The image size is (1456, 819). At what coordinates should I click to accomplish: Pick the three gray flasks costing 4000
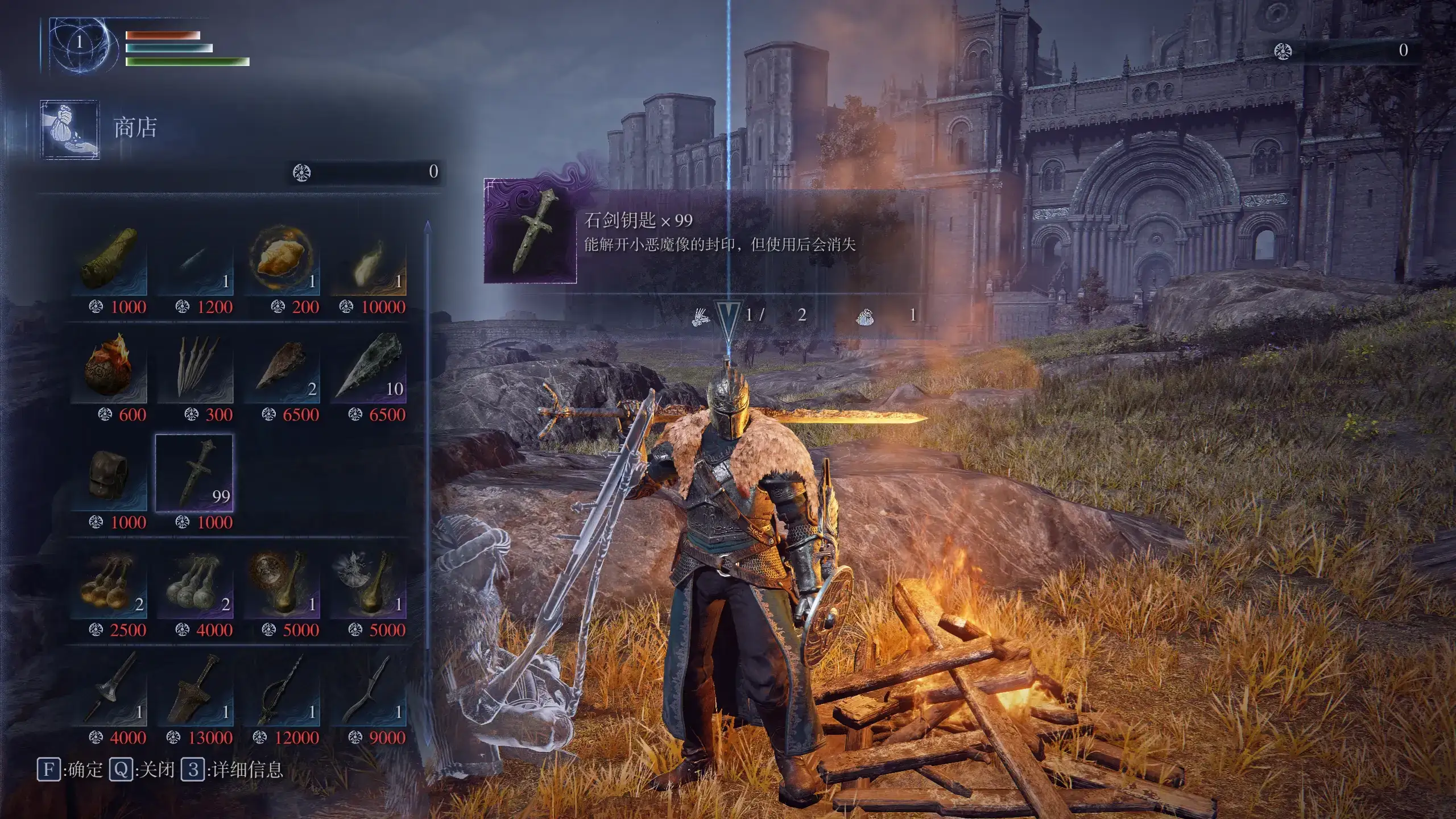[x=195, y=582]
